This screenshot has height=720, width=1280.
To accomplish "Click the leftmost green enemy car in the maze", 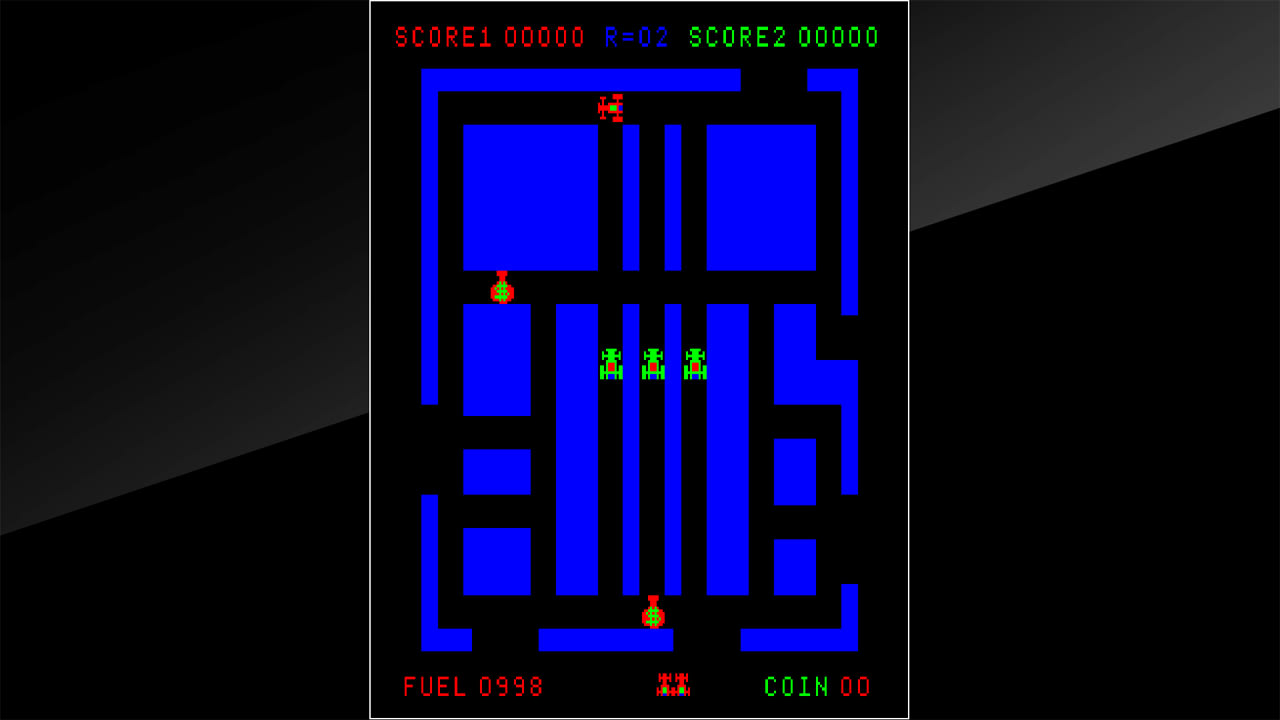I will coord(611,365).
